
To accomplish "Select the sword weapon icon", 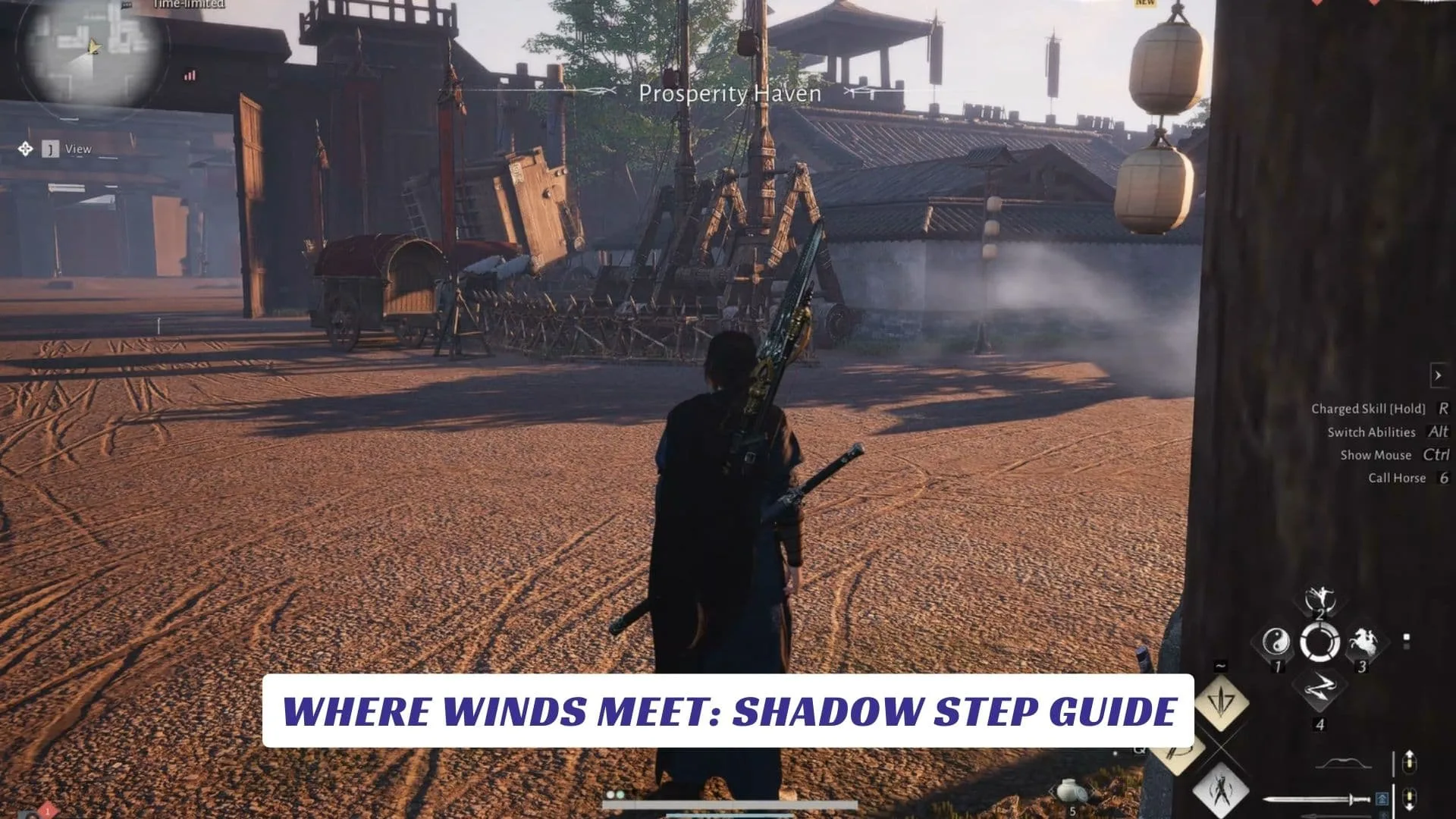I will [1316, 800].
